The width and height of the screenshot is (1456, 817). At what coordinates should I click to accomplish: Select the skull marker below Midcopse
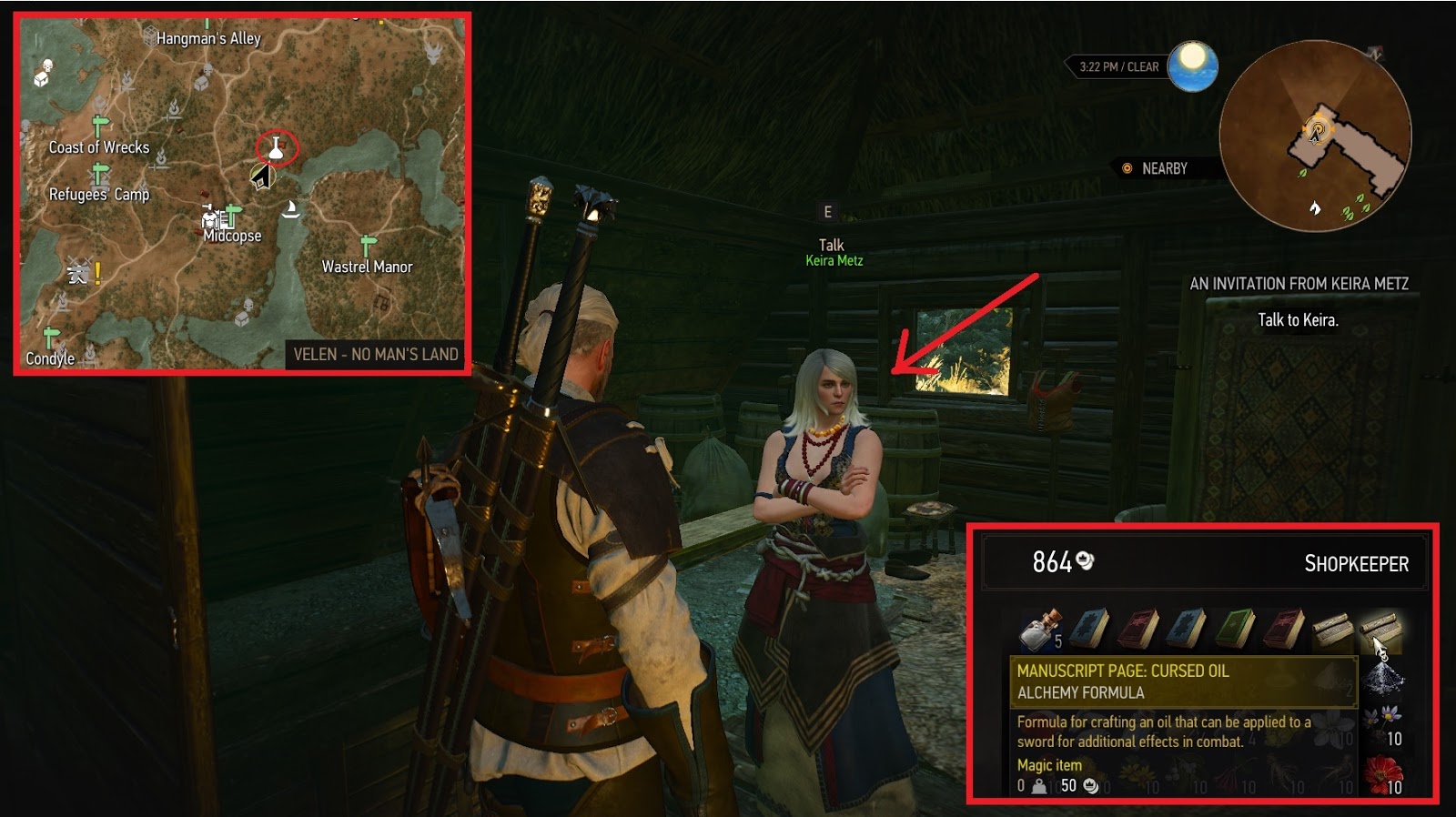pos(247,304)
